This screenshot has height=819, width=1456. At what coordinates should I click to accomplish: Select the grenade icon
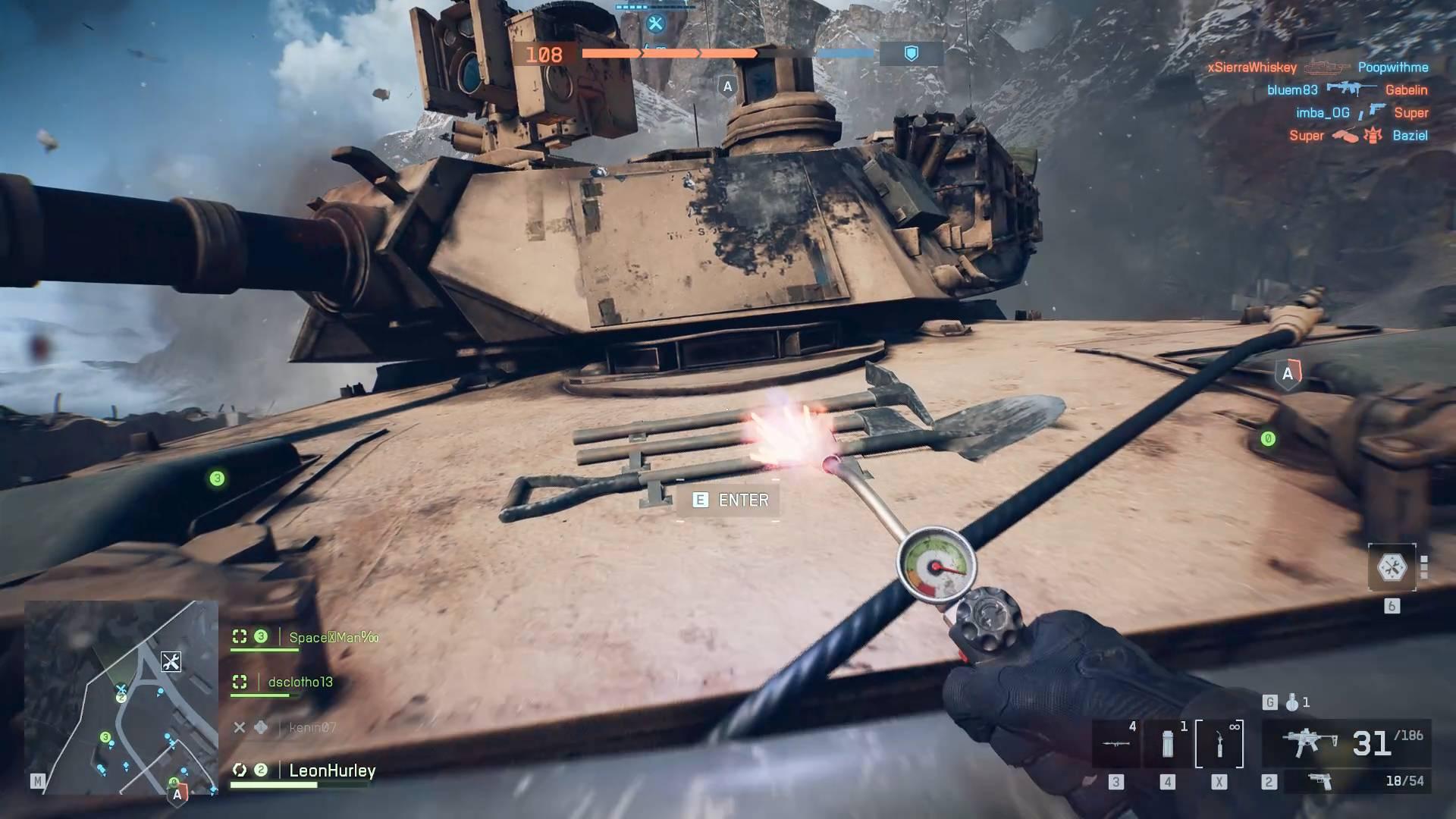[x=1292, y=703]
